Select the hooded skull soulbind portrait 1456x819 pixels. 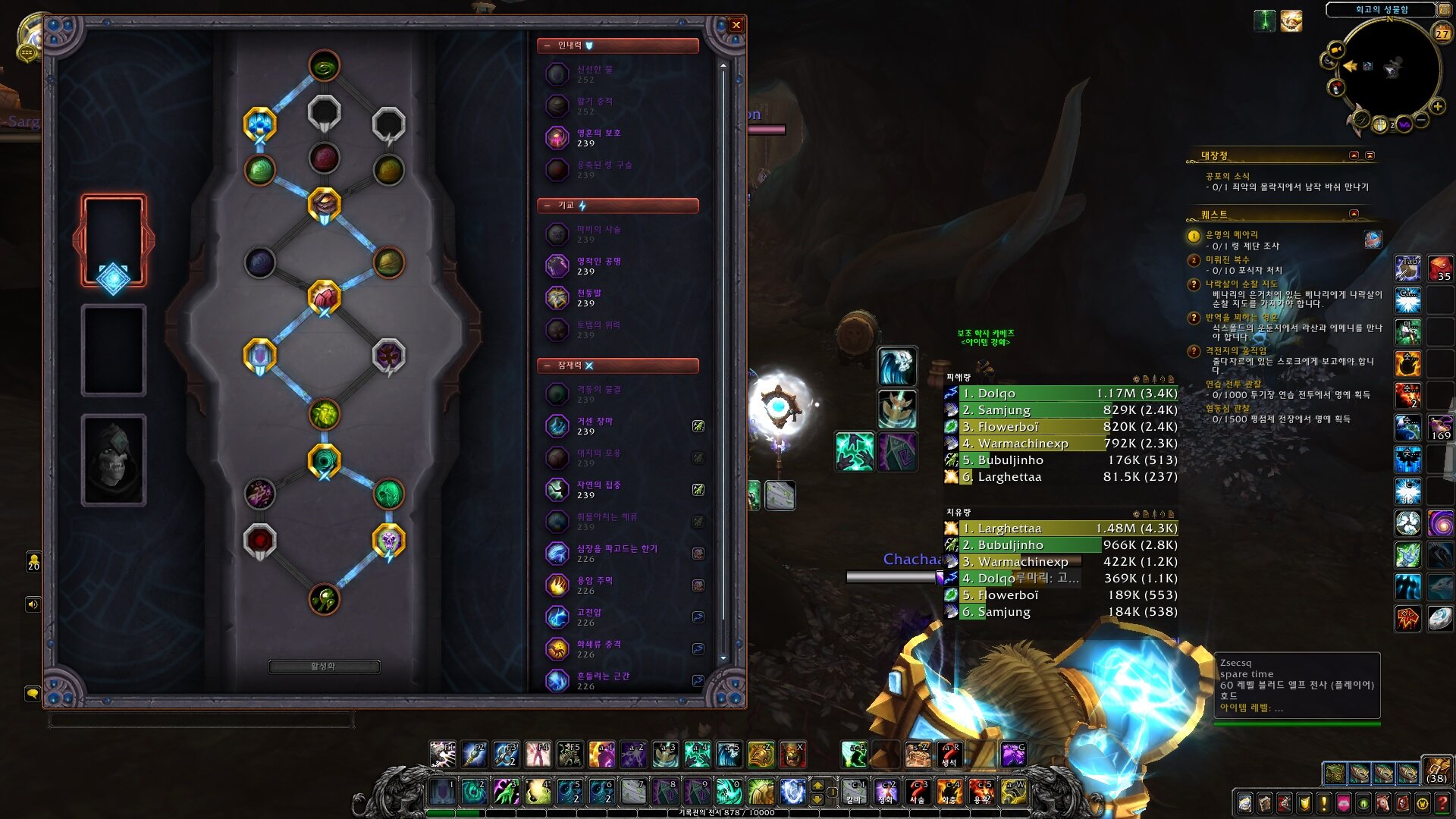point(114,460)
